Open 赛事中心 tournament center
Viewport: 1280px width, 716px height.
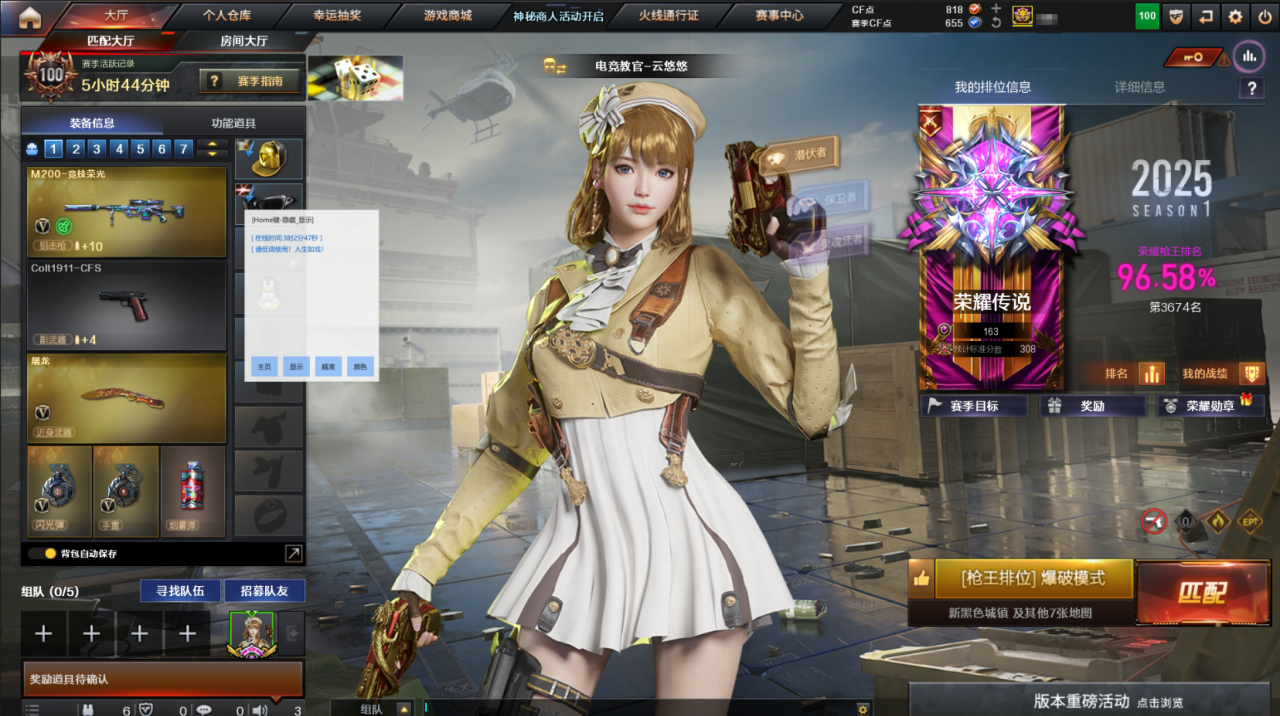(x=779, y=16)
